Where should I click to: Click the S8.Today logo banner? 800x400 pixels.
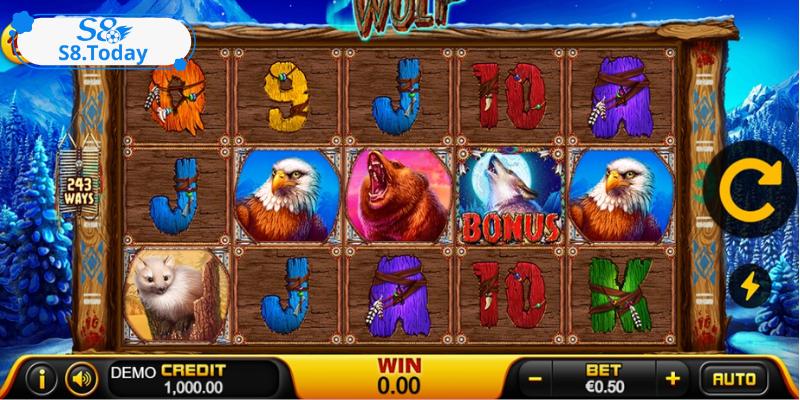coord(100,43)
